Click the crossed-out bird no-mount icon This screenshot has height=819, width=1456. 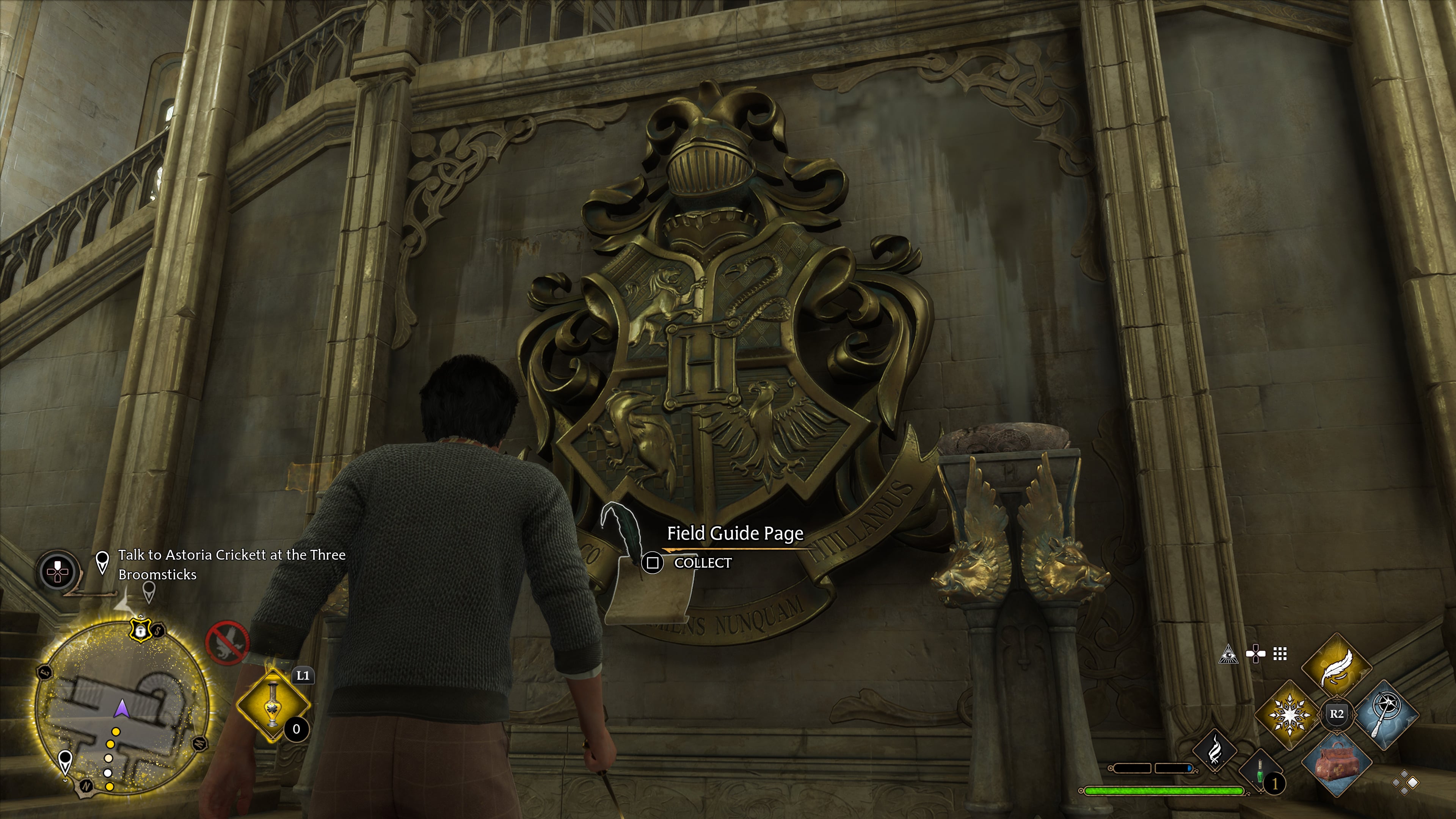(x=227, y=643)
